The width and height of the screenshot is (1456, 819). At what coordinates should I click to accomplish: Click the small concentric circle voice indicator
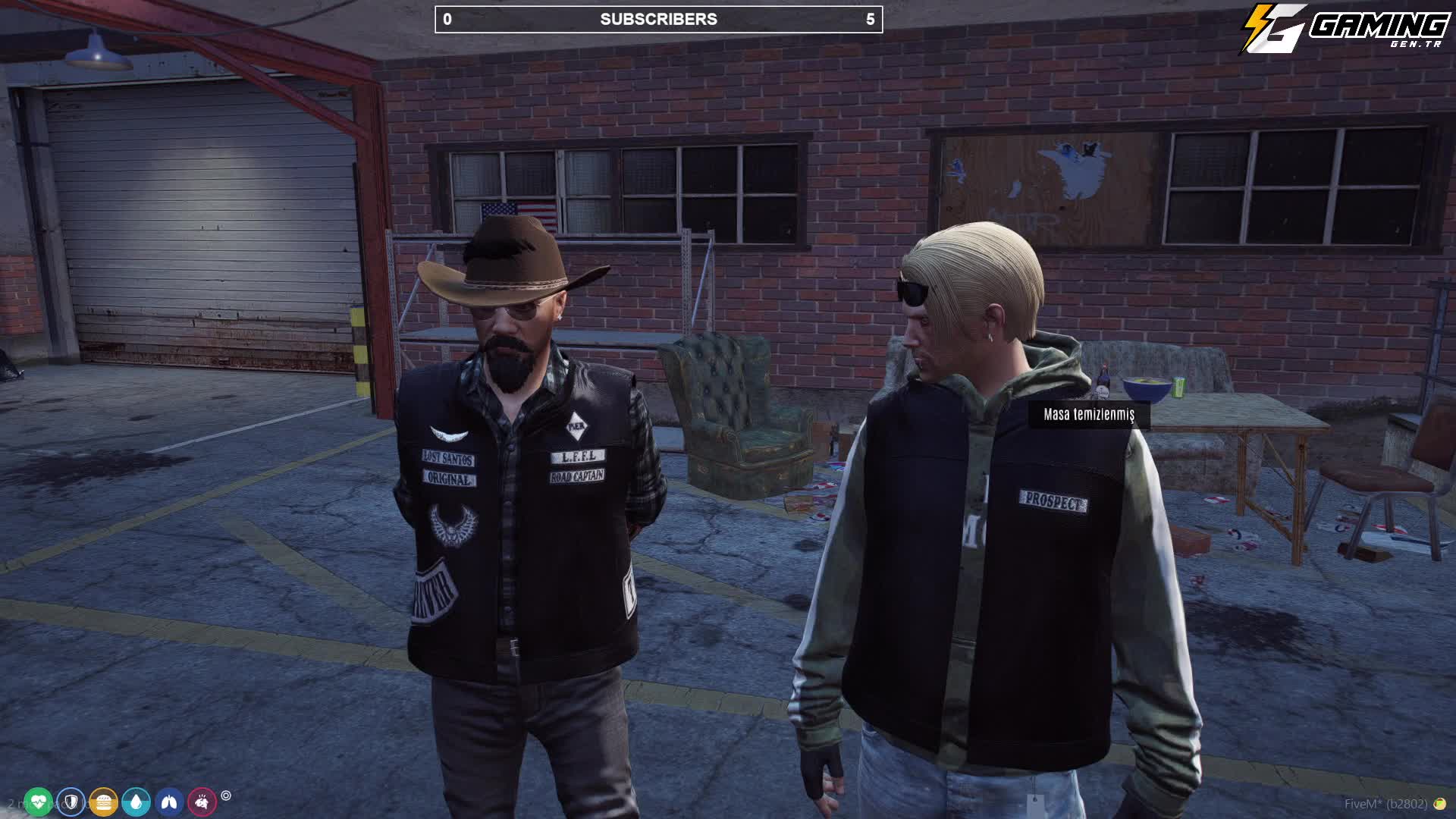click(x=226, y=795)
